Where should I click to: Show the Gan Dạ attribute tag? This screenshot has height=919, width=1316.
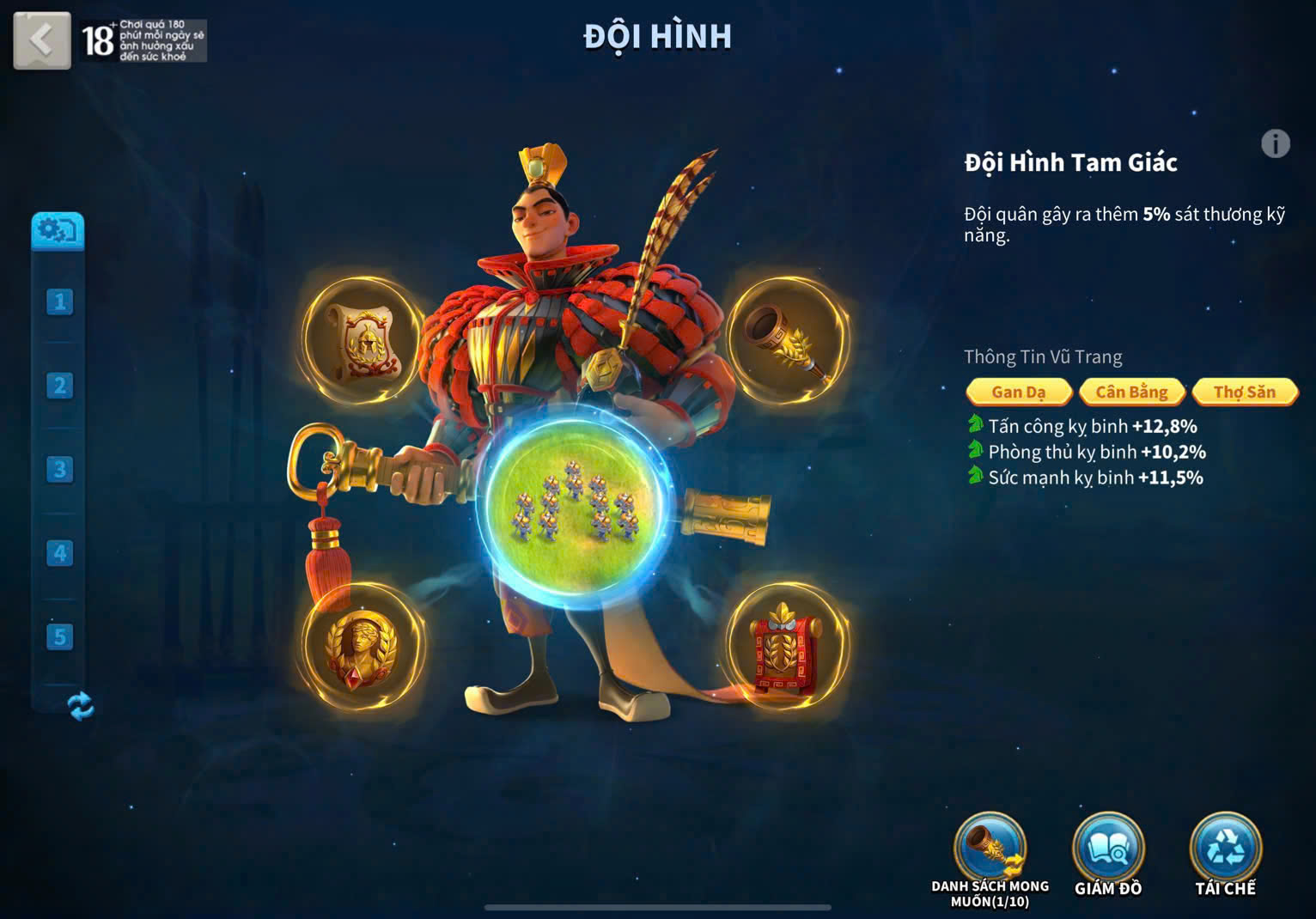pyautogui.click(x=1019, y=392)
